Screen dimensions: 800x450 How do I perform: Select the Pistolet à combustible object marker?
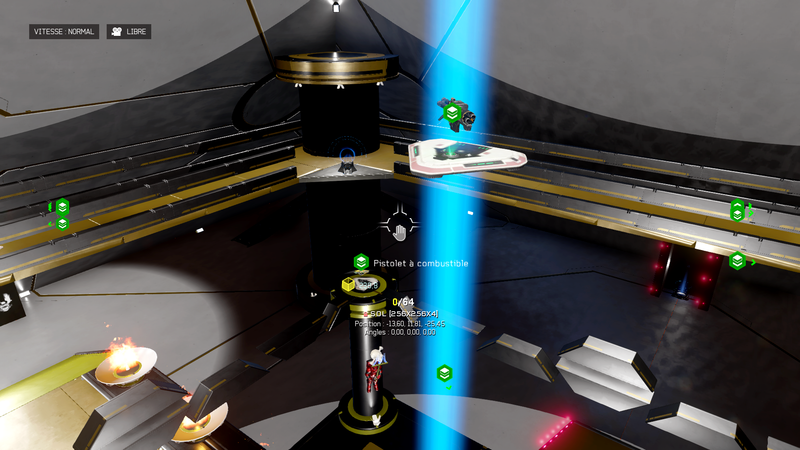(361, 262)
